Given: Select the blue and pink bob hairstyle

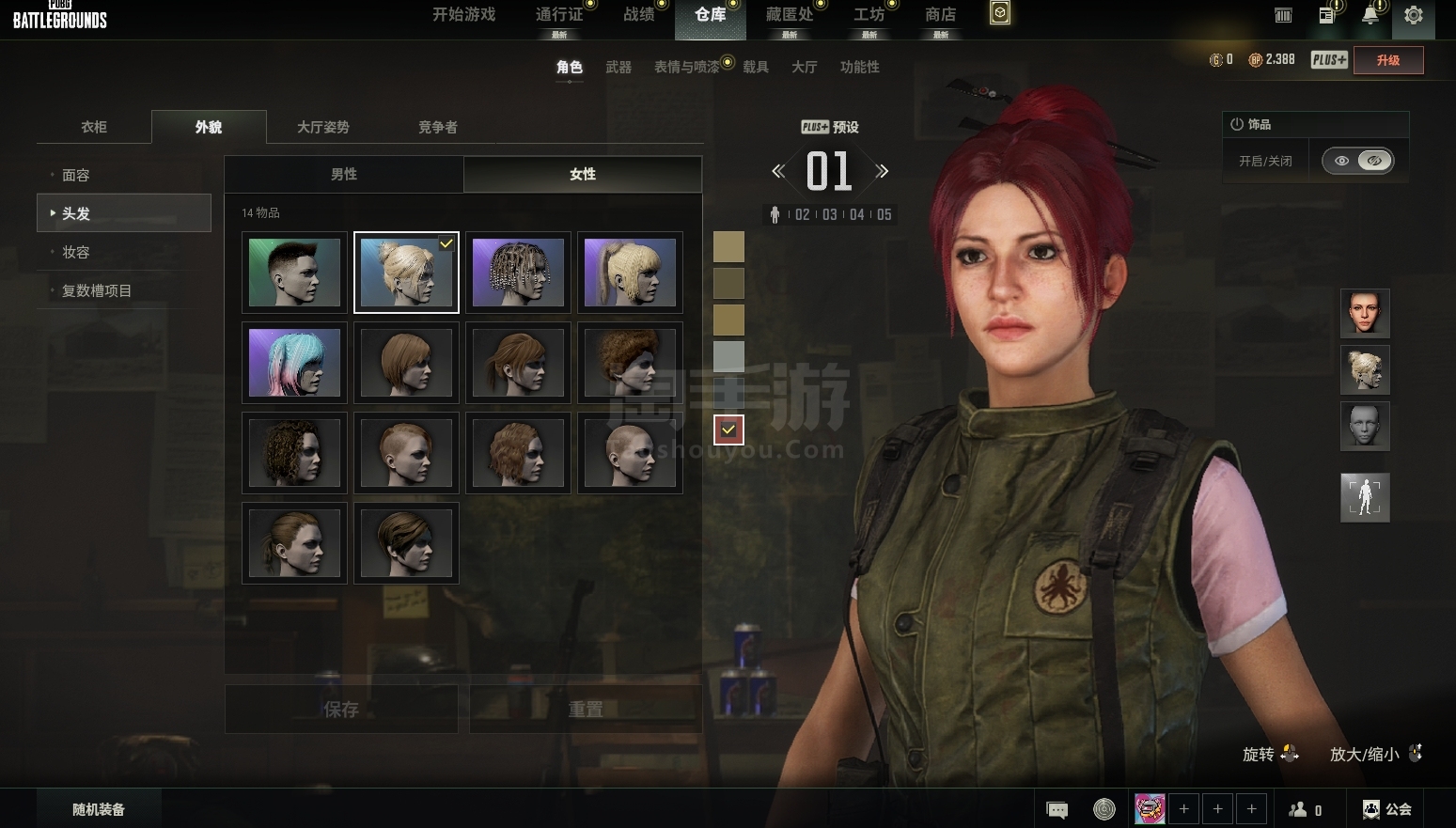Looking at the screenshot, I should (x=294, y=363).
